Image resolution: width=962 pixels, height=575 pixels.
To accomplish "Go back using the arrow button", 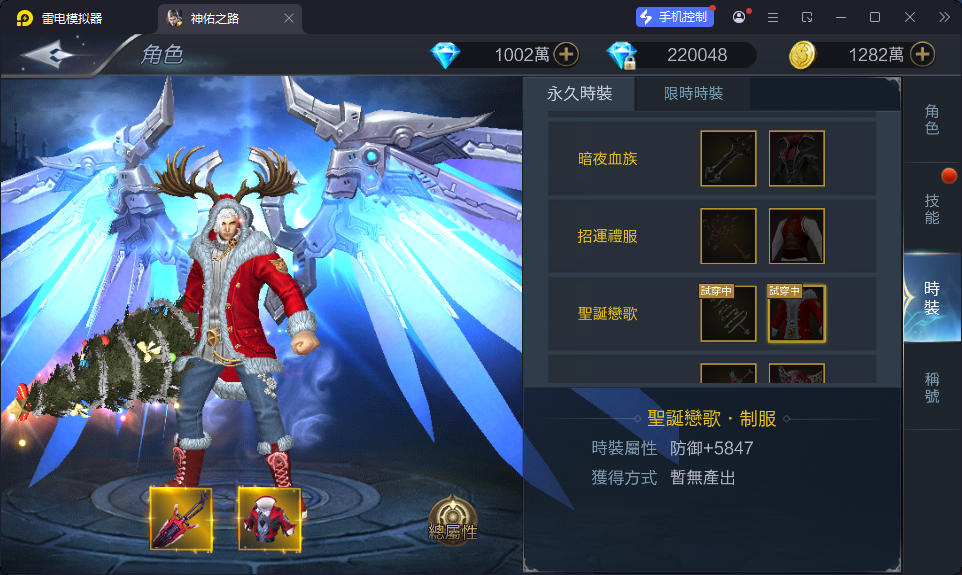I will [x=50, y=55].
